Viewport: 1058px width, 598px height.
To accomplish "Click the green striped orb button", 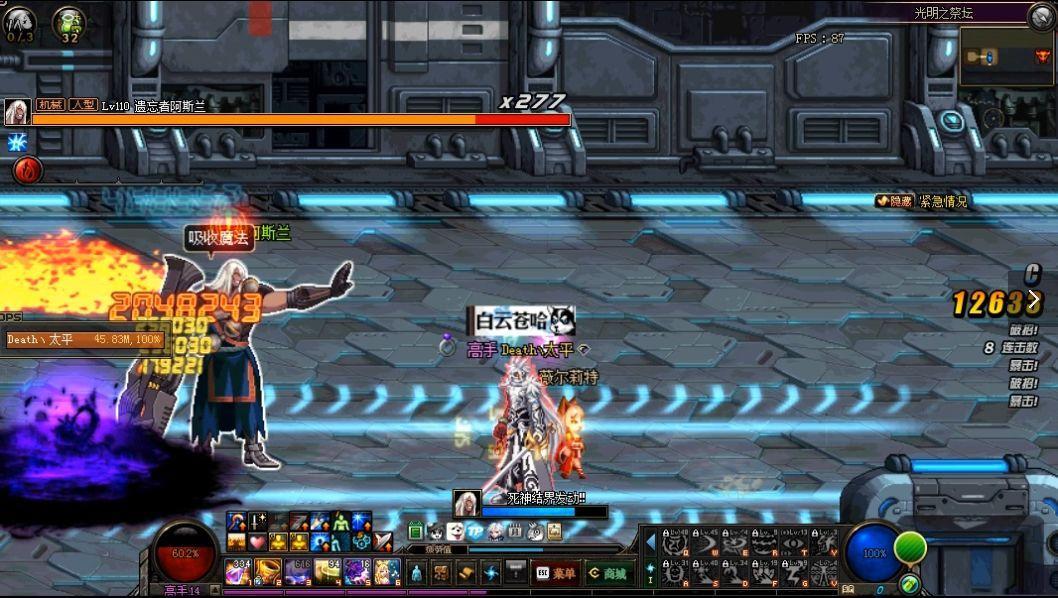I will coord(909,548).
